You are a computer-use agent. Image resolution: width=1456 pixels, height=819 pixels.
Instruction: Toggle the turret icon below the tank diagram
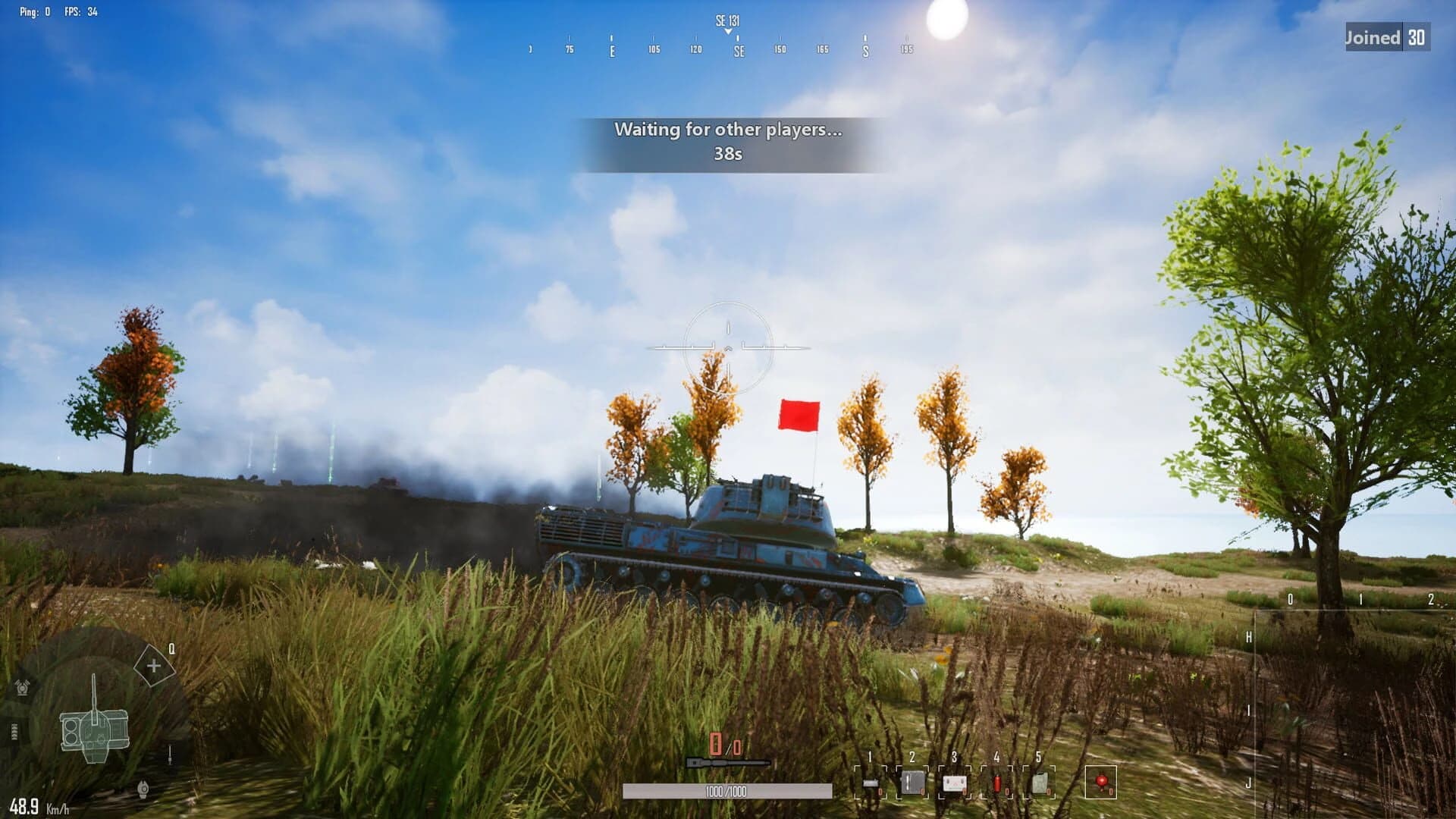coord(143,789)
